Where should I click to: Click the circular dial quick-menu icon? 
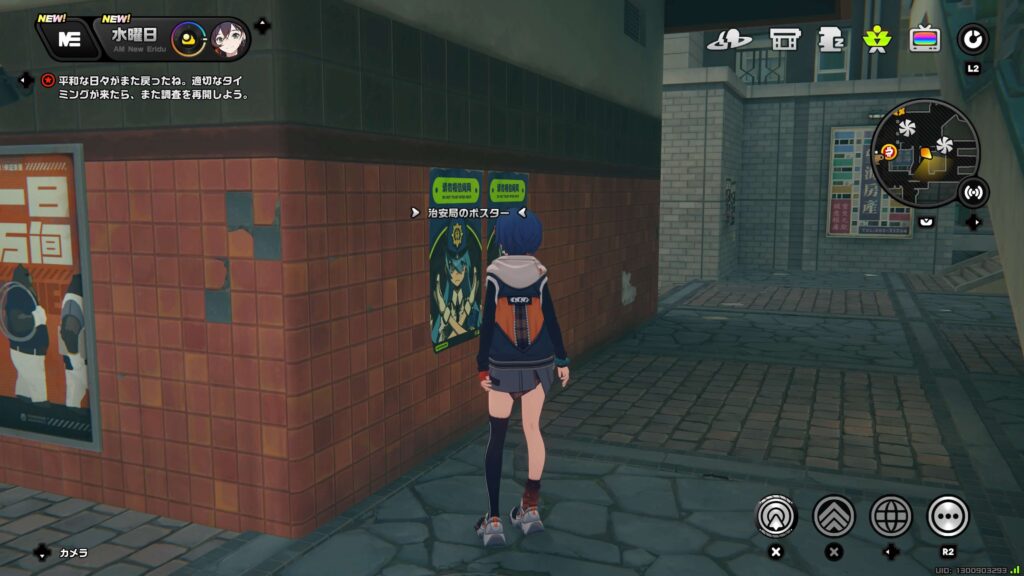pyautogui.click(x=972, y=40)
